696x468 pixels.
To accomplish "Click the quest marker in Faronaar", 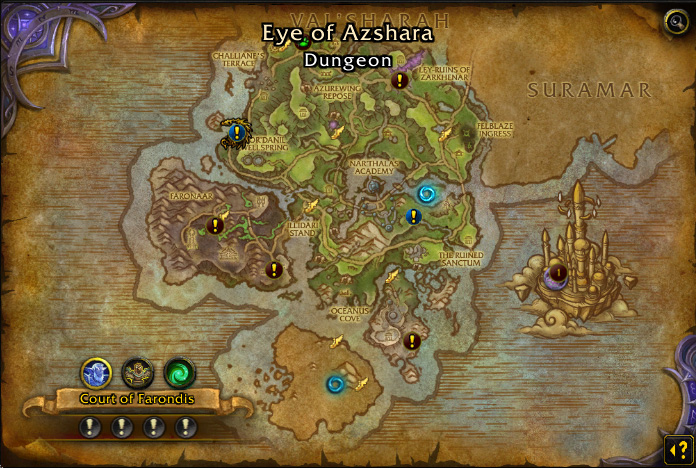I will 215,226.
